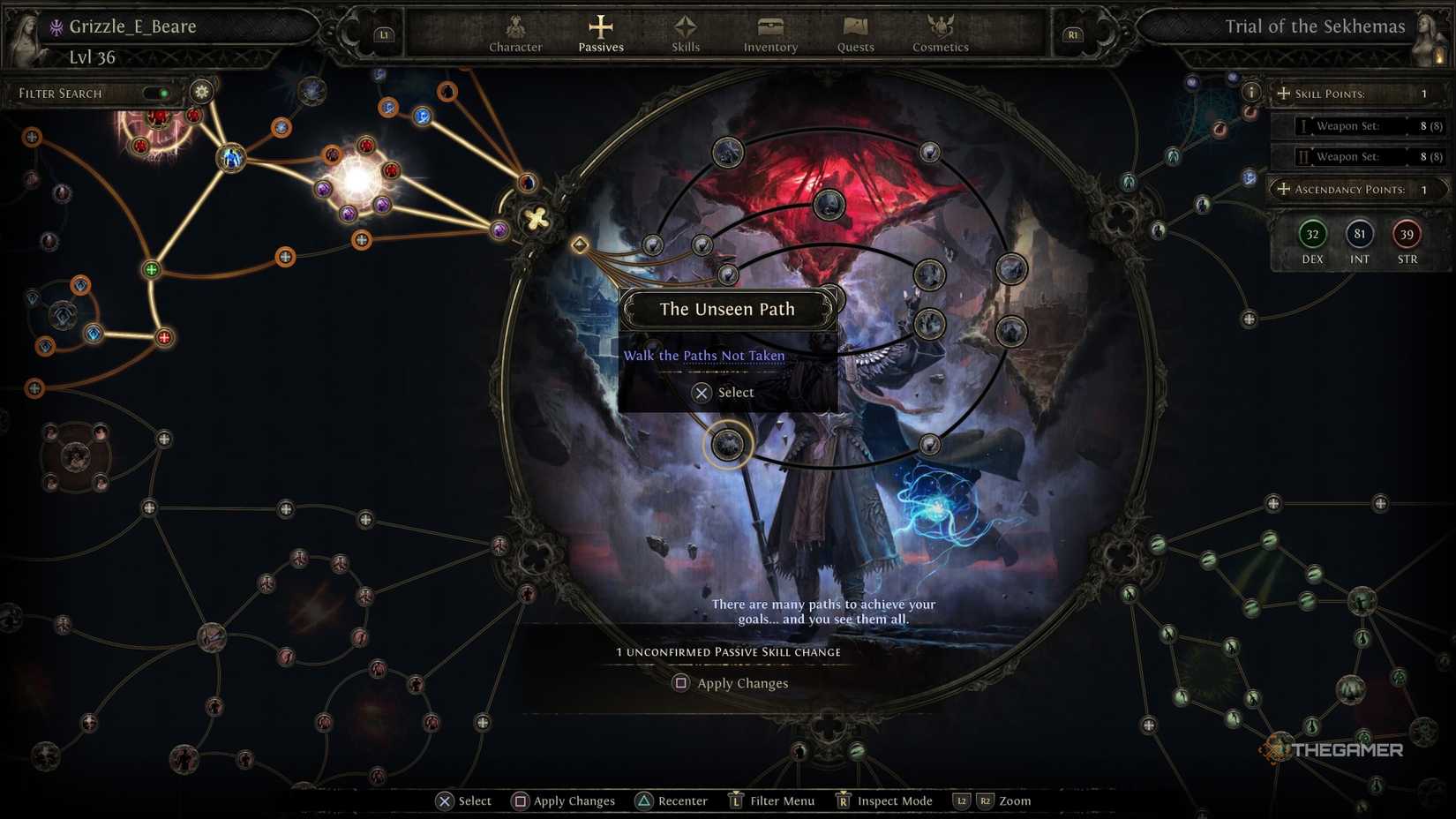Screen dimensions: 1456x819
Task: Click the filter settings gear icon
Action: tap(201, 91)
